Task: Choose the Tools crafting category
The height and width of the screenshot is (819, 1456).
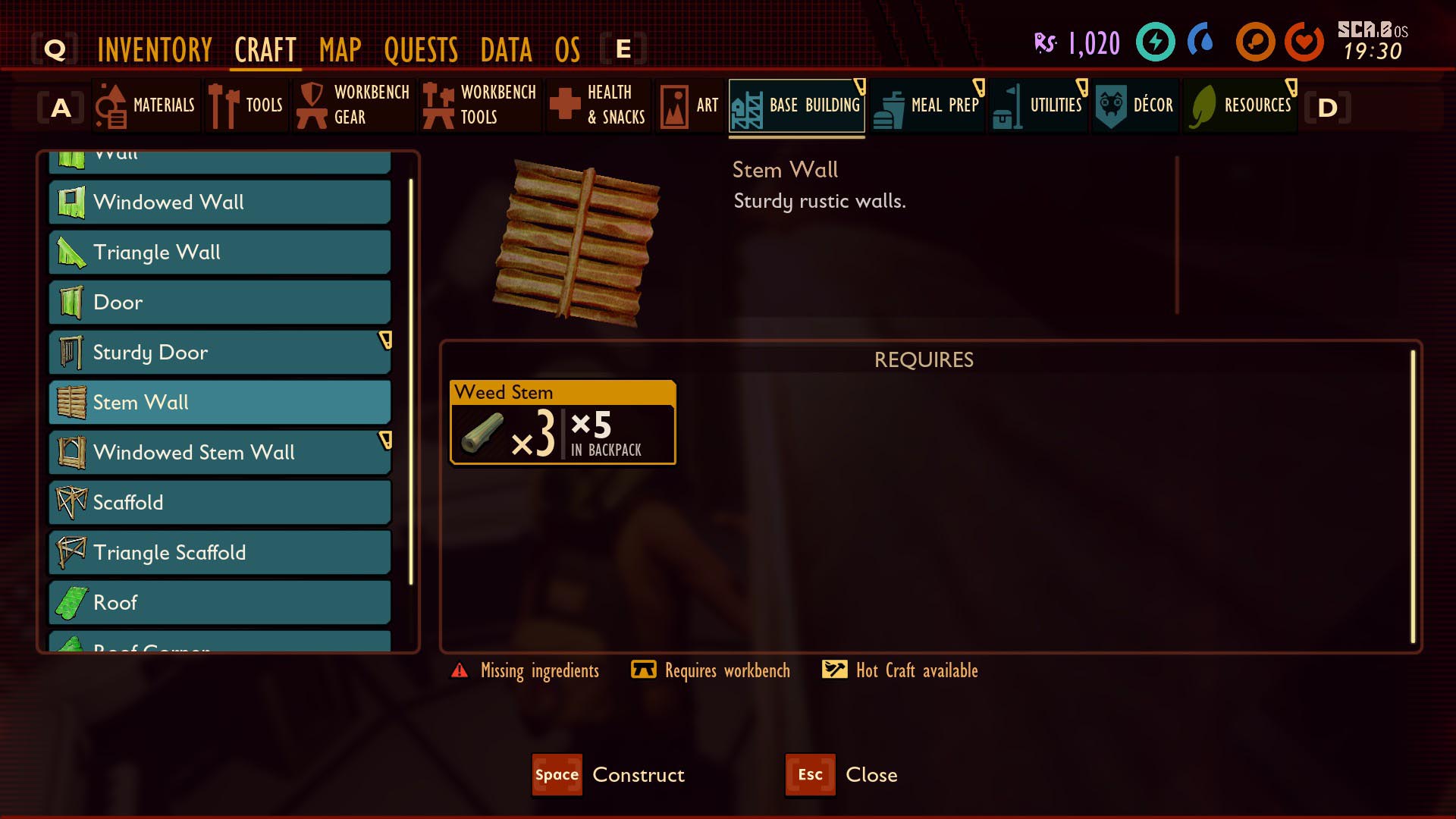Action: click(246, 105)
